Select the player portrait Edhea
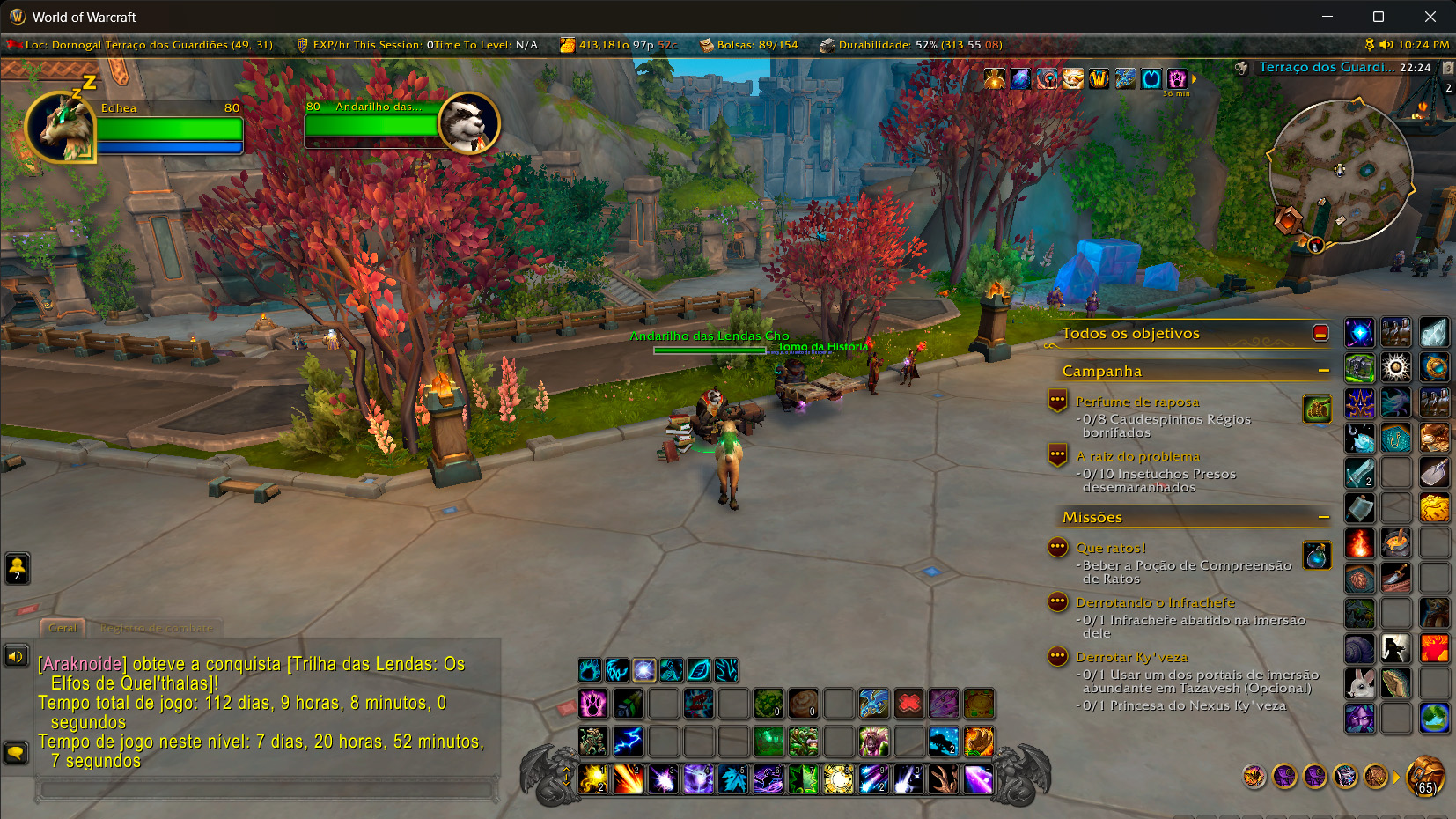Viewport: 1456px width, 819px height. point(61,128)
